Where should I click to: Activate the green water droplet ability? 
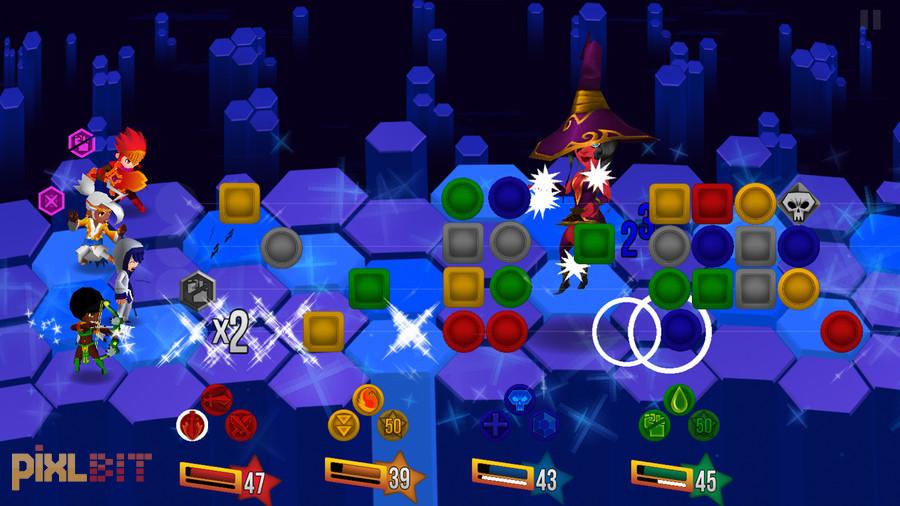[x=679, y=397]
